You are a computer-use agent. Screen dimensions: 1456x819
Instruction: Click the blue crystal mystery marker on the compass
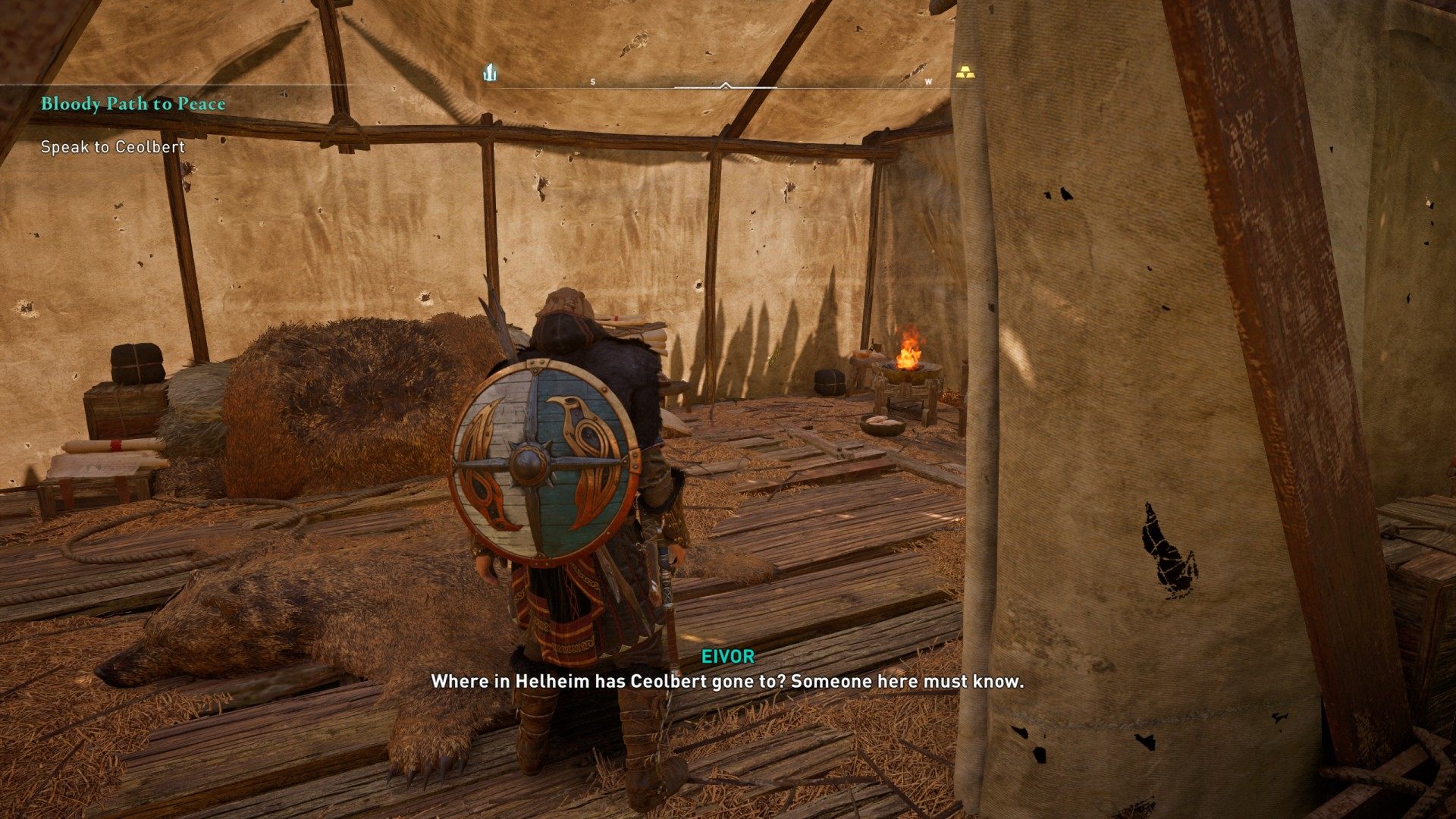[491, 73]
